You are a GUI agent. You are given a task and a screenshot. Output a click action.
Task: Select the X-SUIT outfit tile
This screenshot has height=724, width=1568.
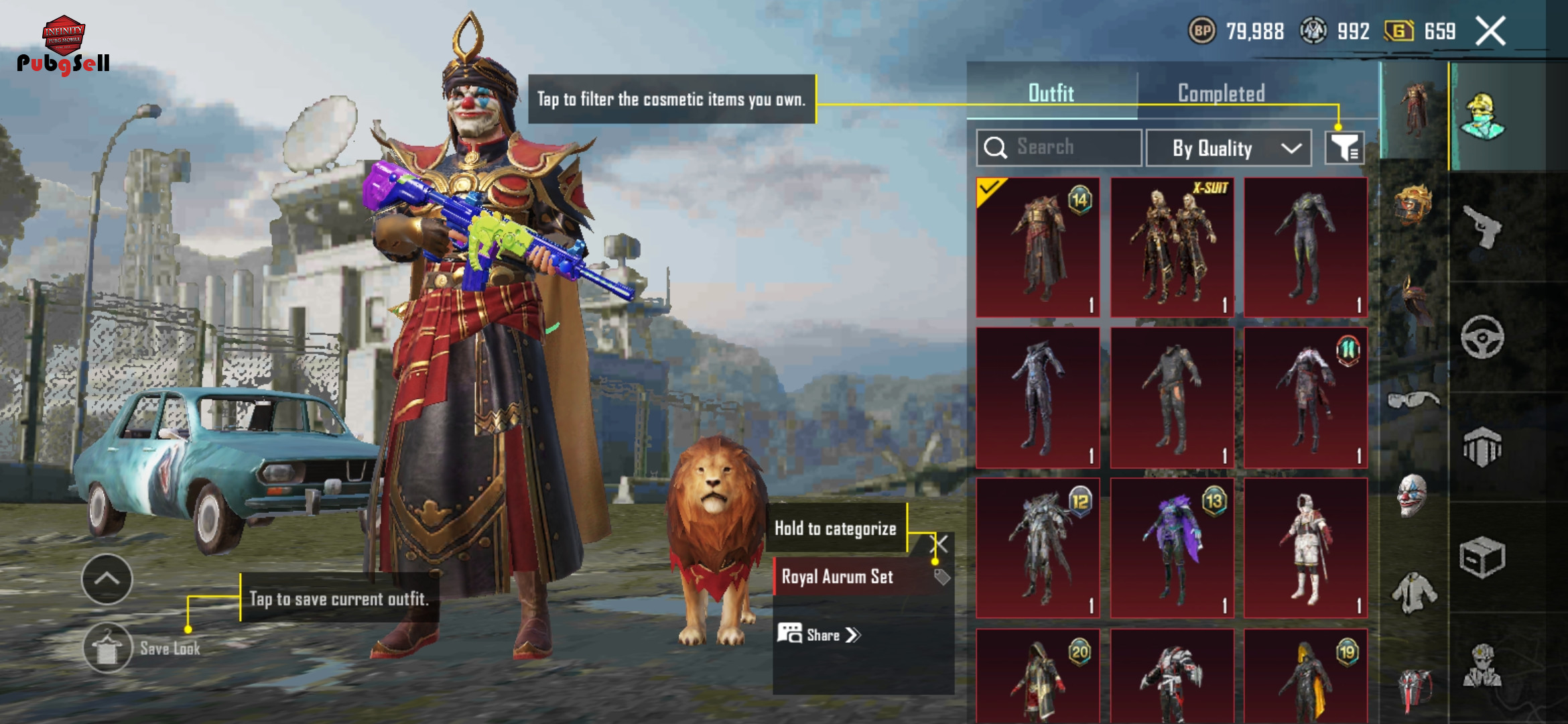click(1171, 247)
